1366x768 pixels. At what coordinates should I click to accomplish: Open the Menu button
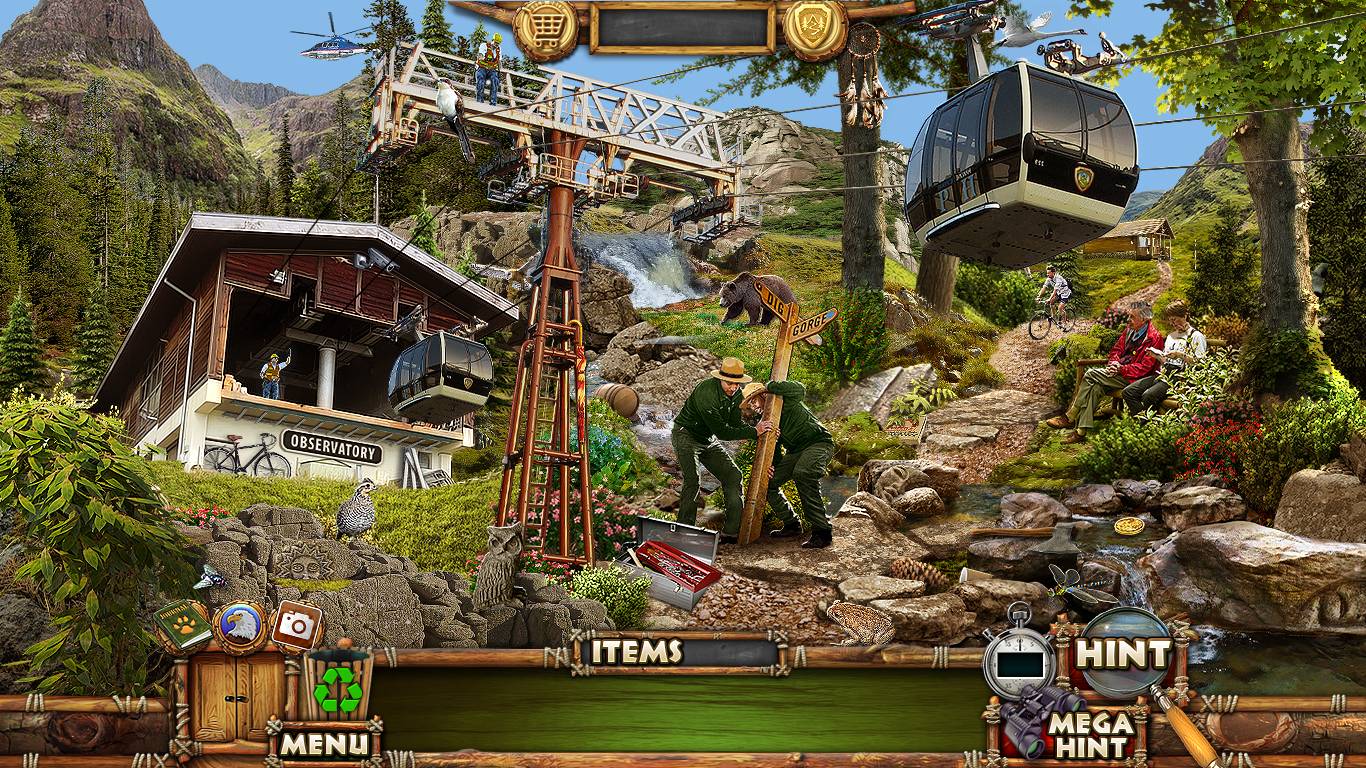323,743
